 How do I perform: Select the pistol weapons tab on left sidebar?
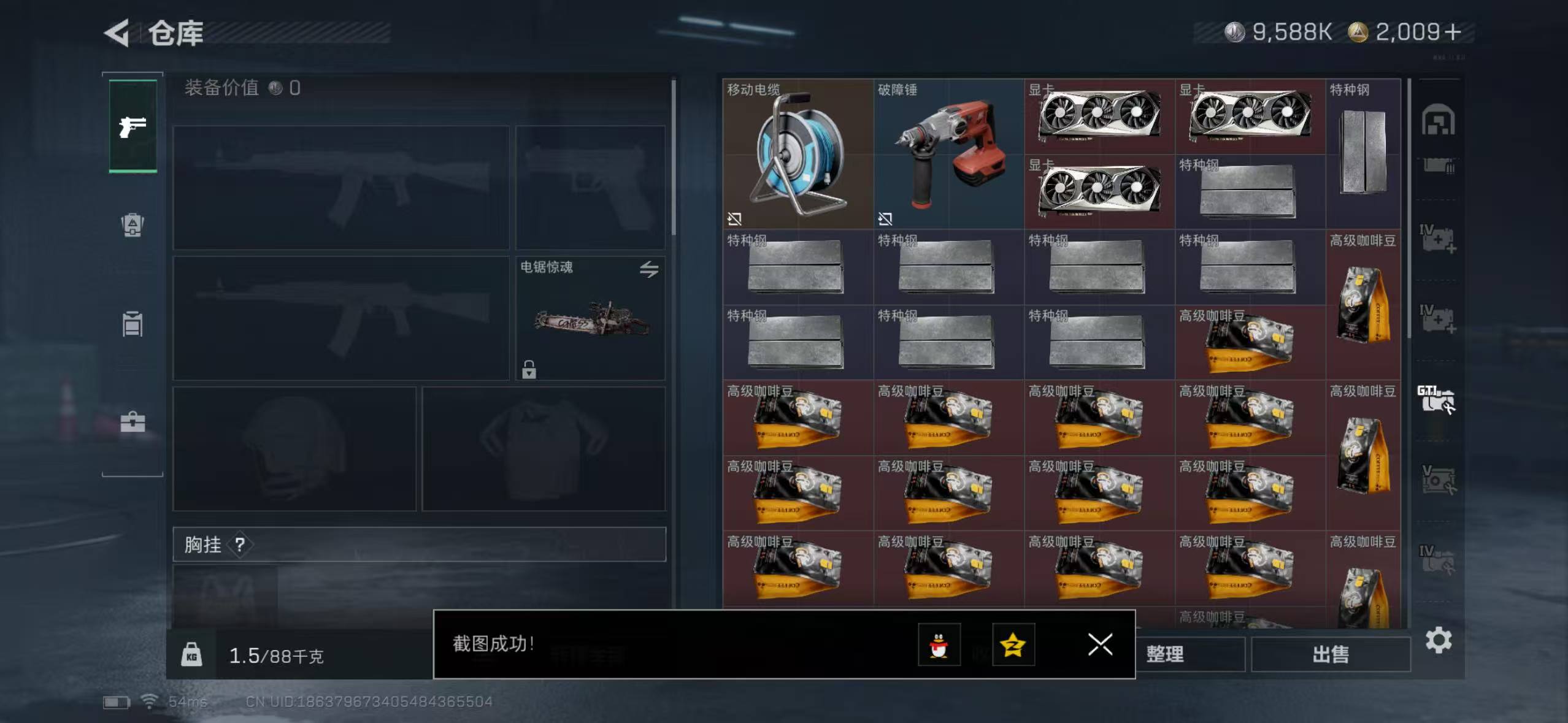pyautogui.click(x=132, y=126)
